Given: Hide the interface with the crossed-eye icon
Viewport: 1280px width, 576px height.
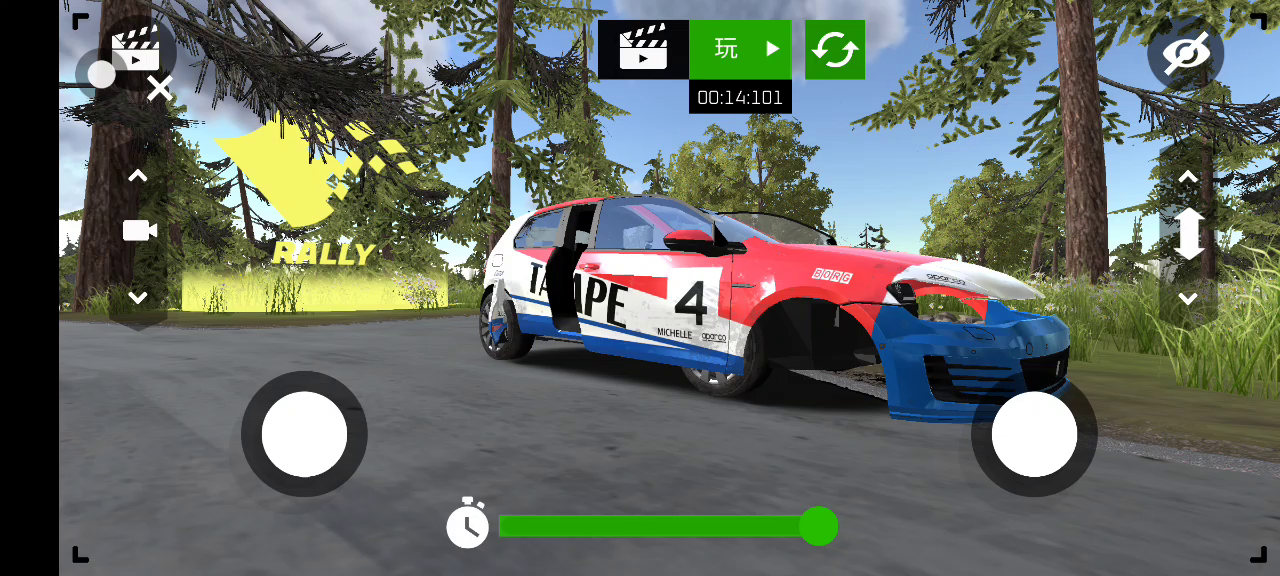Looking at the screenshot, I should [x=1186, y=52].
